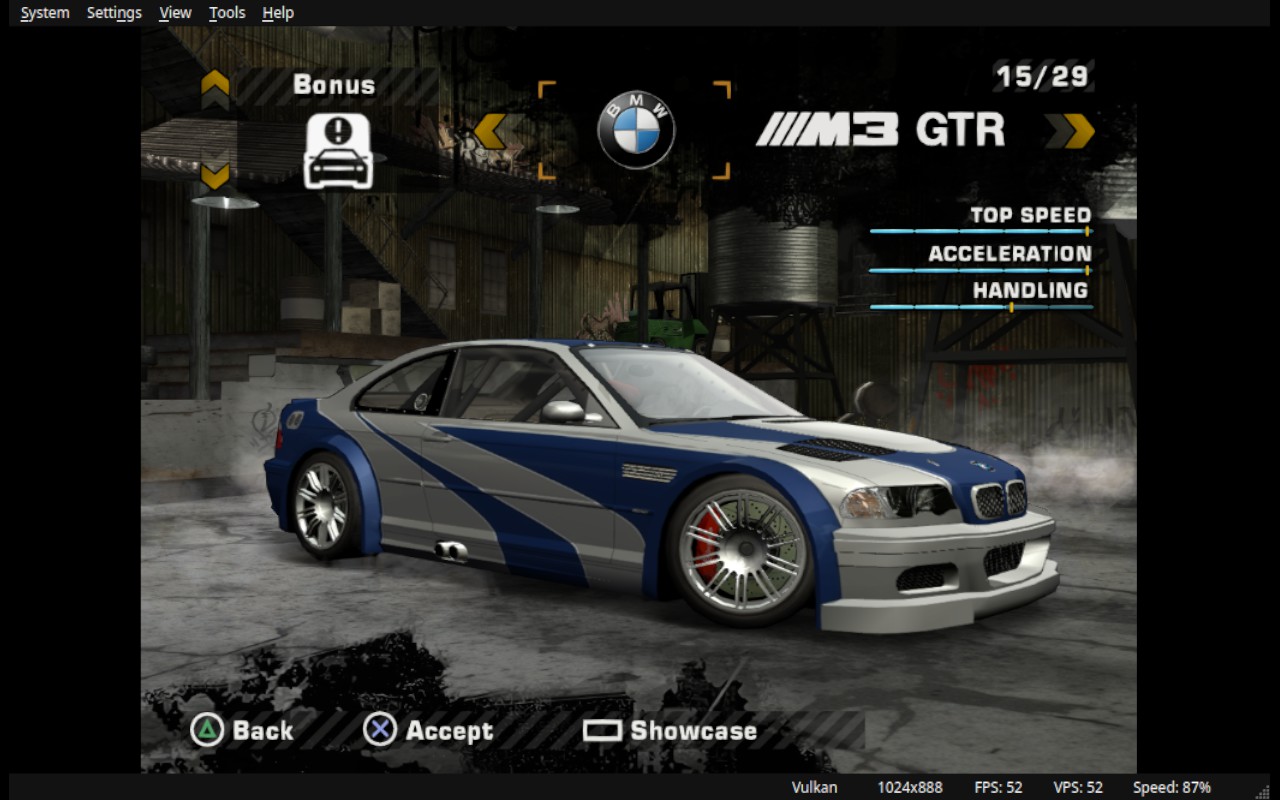Image resolution: width=1280 pixels, height=800 pixels.
Task: Select the Bonus car category icon
Action: (x=338, y=151)
